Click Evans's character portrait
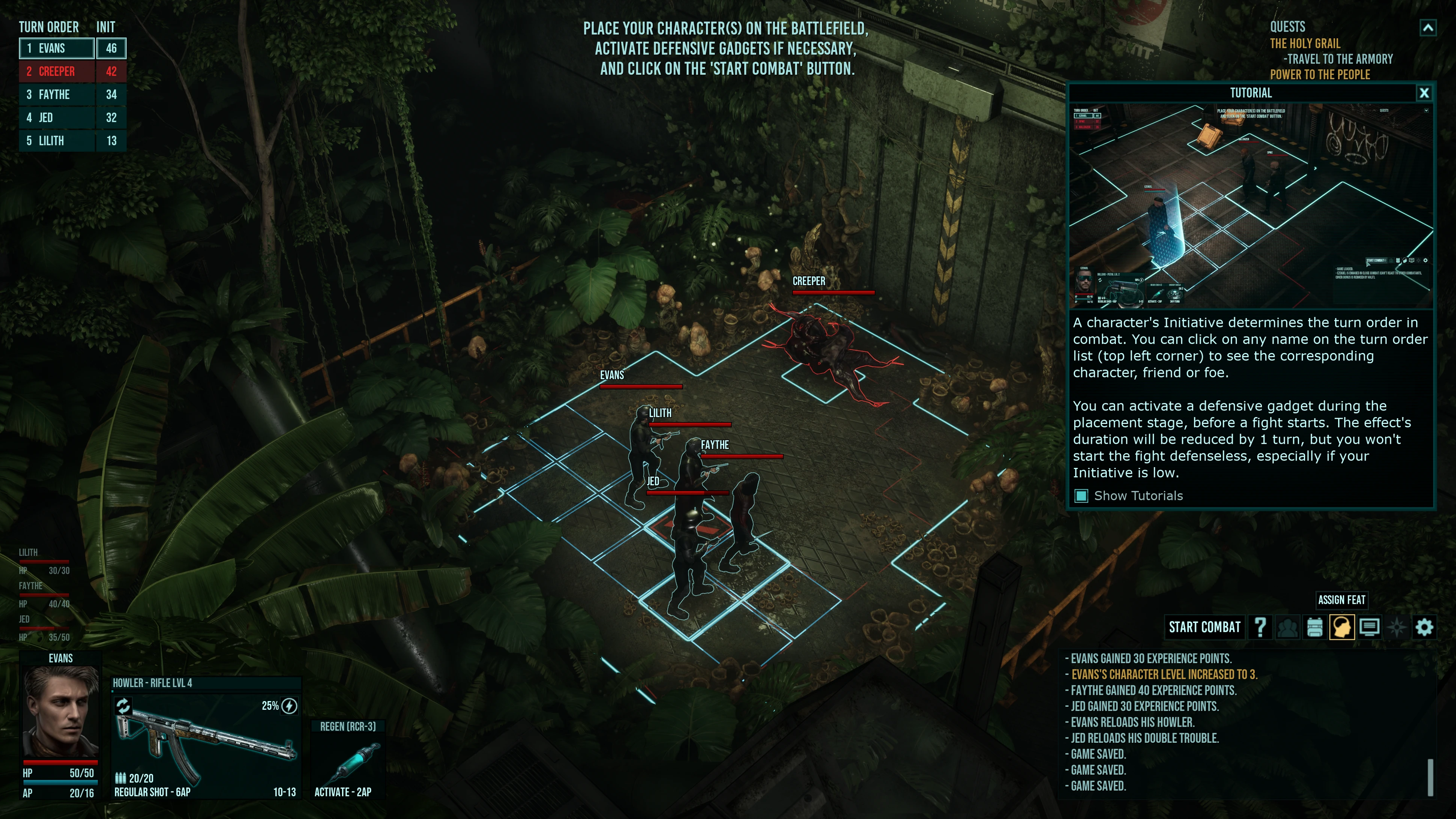The height and width of the screenshot is (819, 1456). (x=60, y=712)
